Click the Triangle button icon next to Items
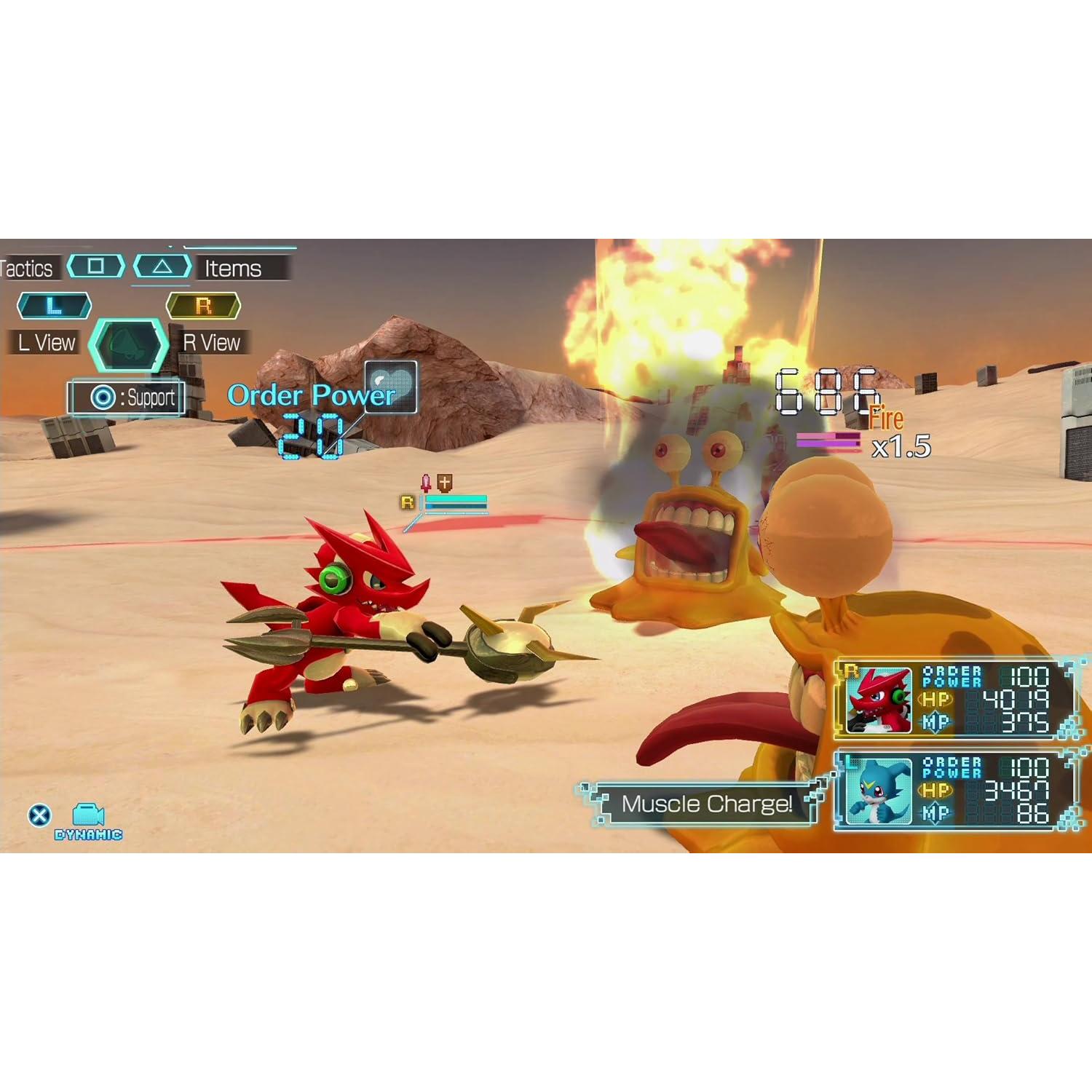The height and width of the screenshot is (1092, 1092). 163,266
